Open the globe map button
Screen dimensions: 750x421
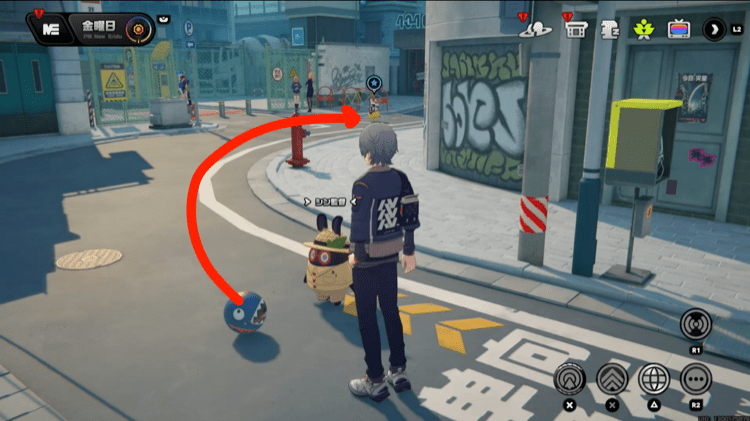pyautogui.click(x=653, y=379)
